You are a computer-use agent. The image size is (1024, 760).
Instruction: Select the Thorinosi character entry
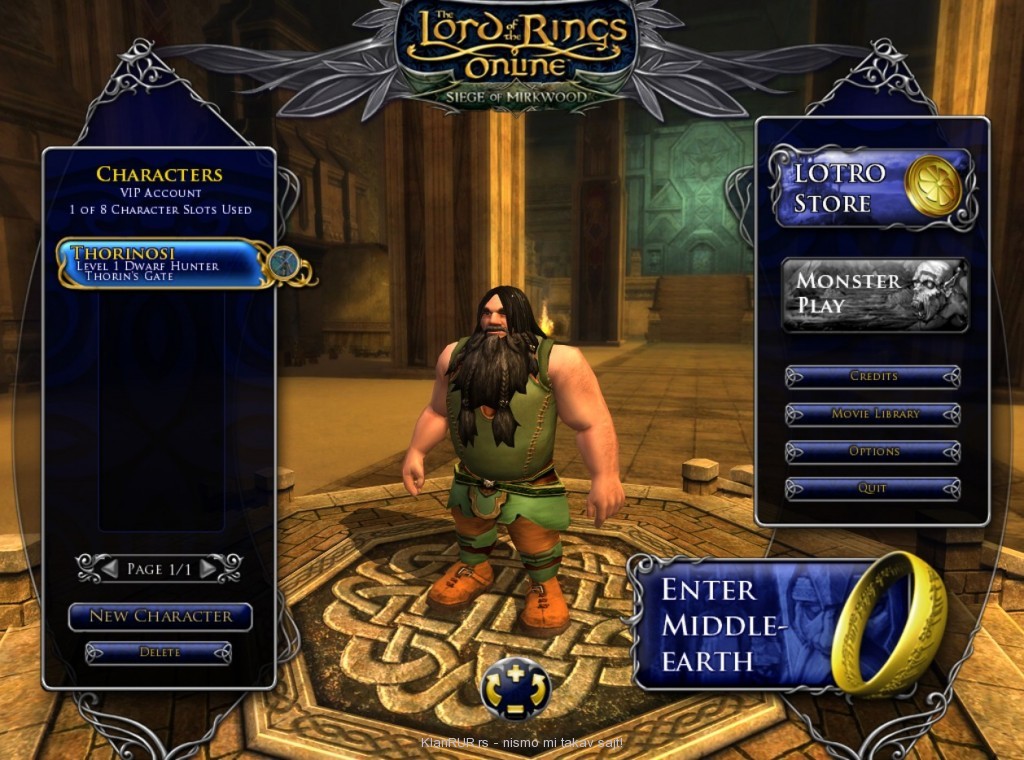160,264
